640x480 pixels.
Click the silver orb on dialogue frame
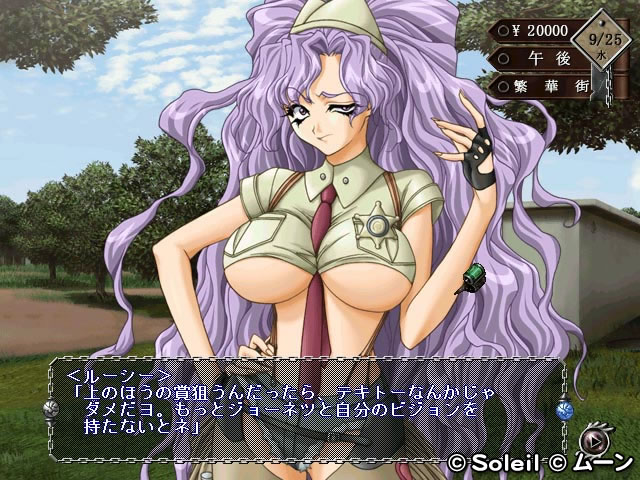[47, 408]
